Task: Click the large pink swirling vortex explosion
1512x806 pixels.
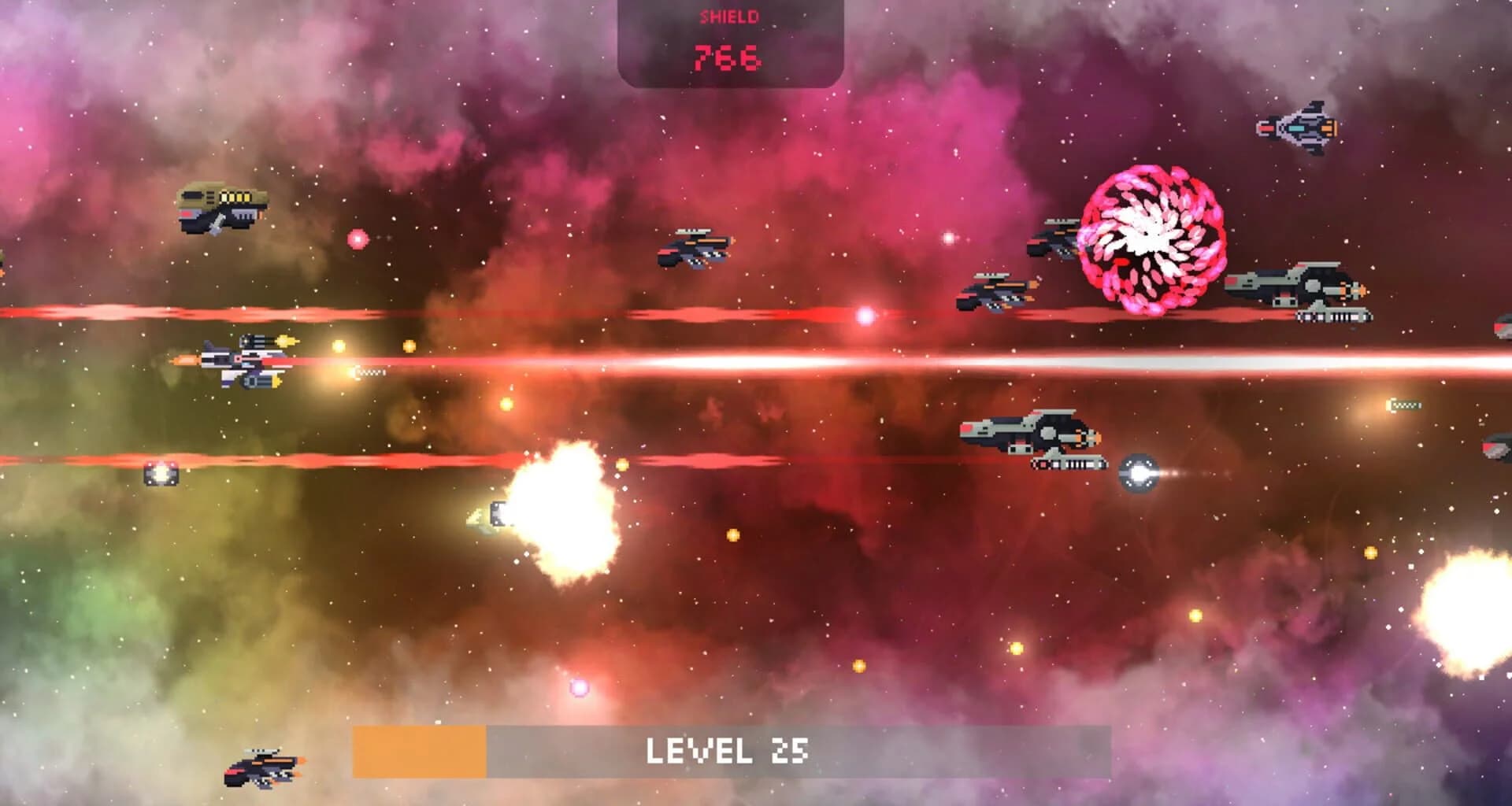Action: (1150, 236)
